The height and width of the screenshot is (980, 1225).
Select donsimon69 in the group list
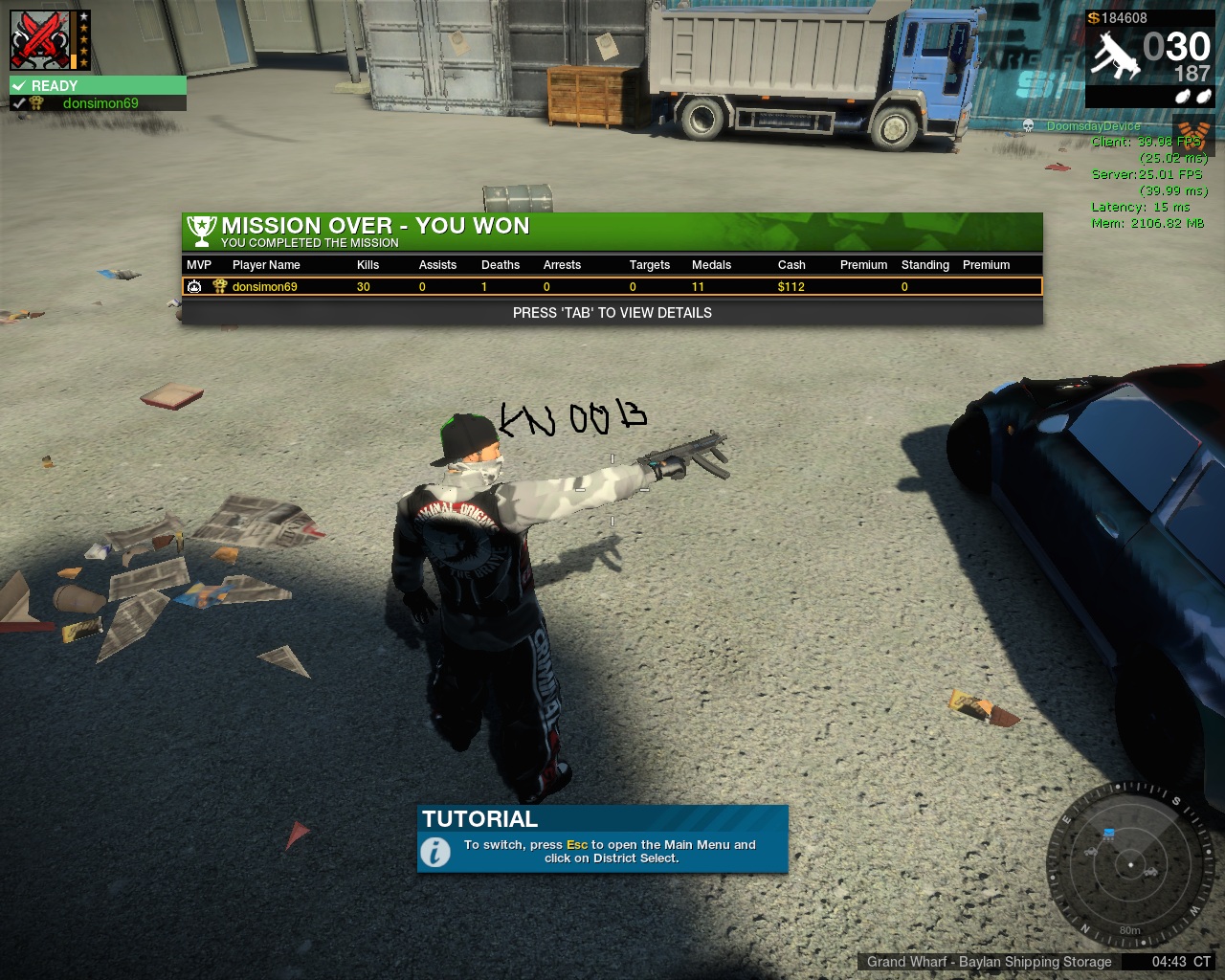pyautogui.click(x=100, y=103)
